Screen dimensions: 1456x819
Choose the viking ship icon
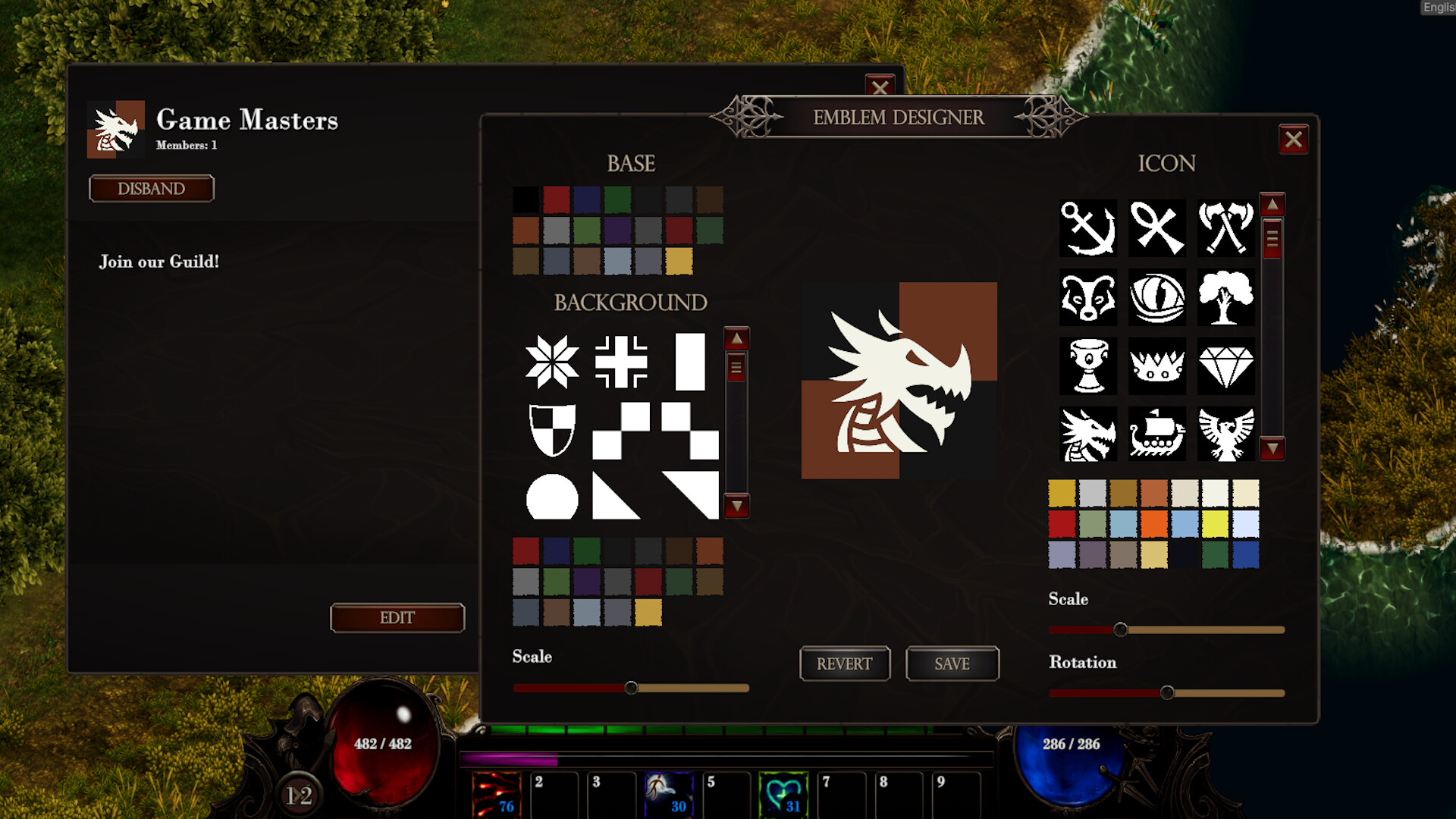(1156, 435)
